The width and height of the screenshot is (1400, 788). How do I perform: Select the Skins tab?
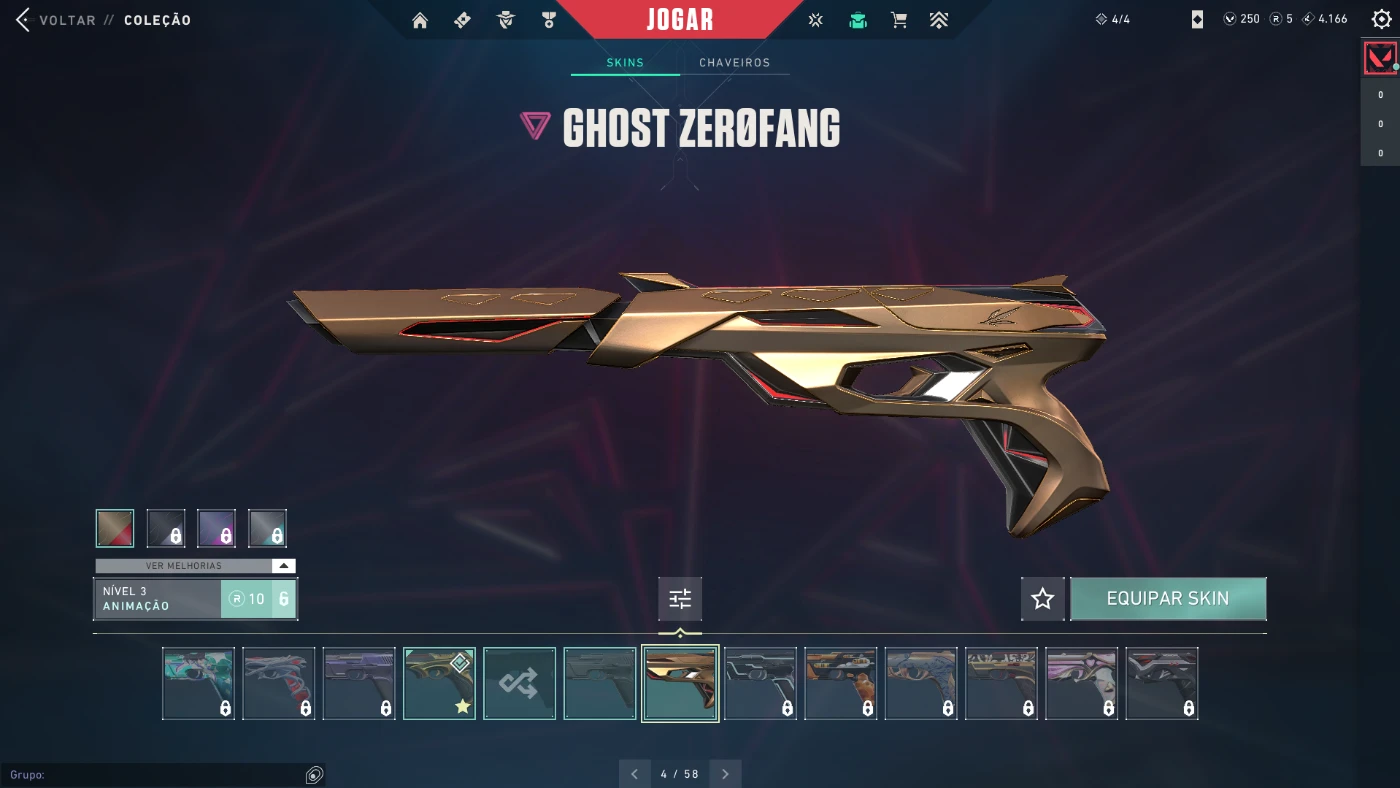[x=625, y=63]
